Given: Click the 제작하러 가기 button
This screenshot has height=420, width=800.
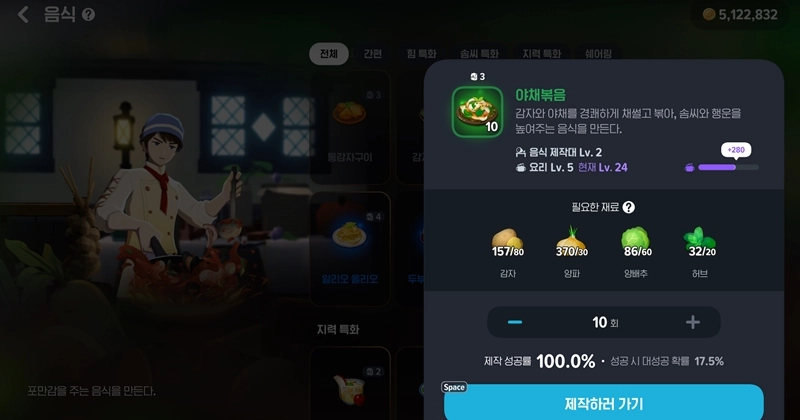Looking at the screenshot, I should coord(603,403).
